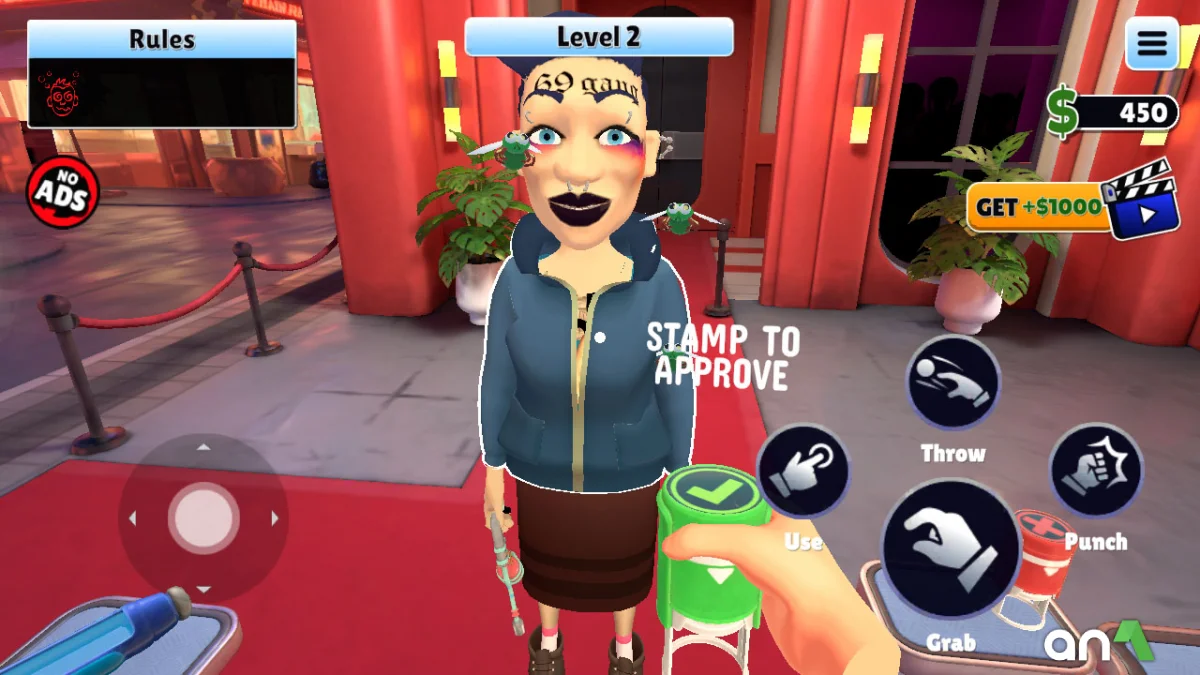Tap the No Ads button
Viewport: 1200px width, 675px height.
coord(62,193)
